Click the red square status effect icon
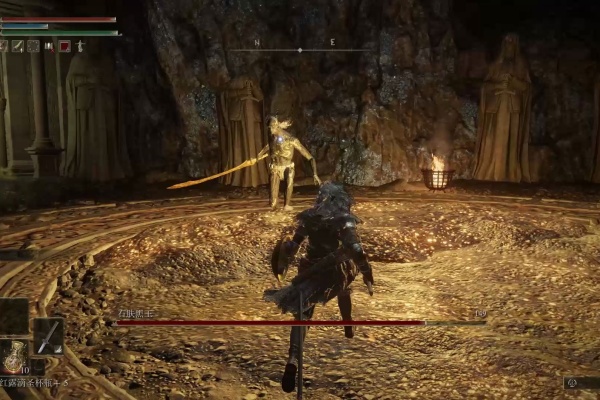Viewport: 600px width, 400px height. click(x=64, y=46)
